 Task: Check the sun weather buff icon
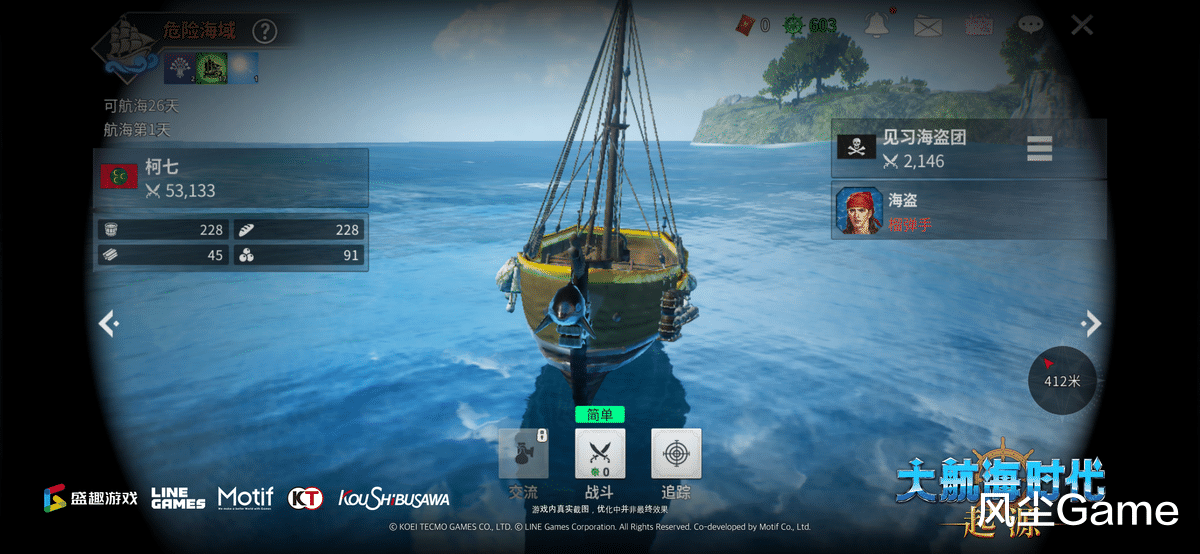pos(243,67)
